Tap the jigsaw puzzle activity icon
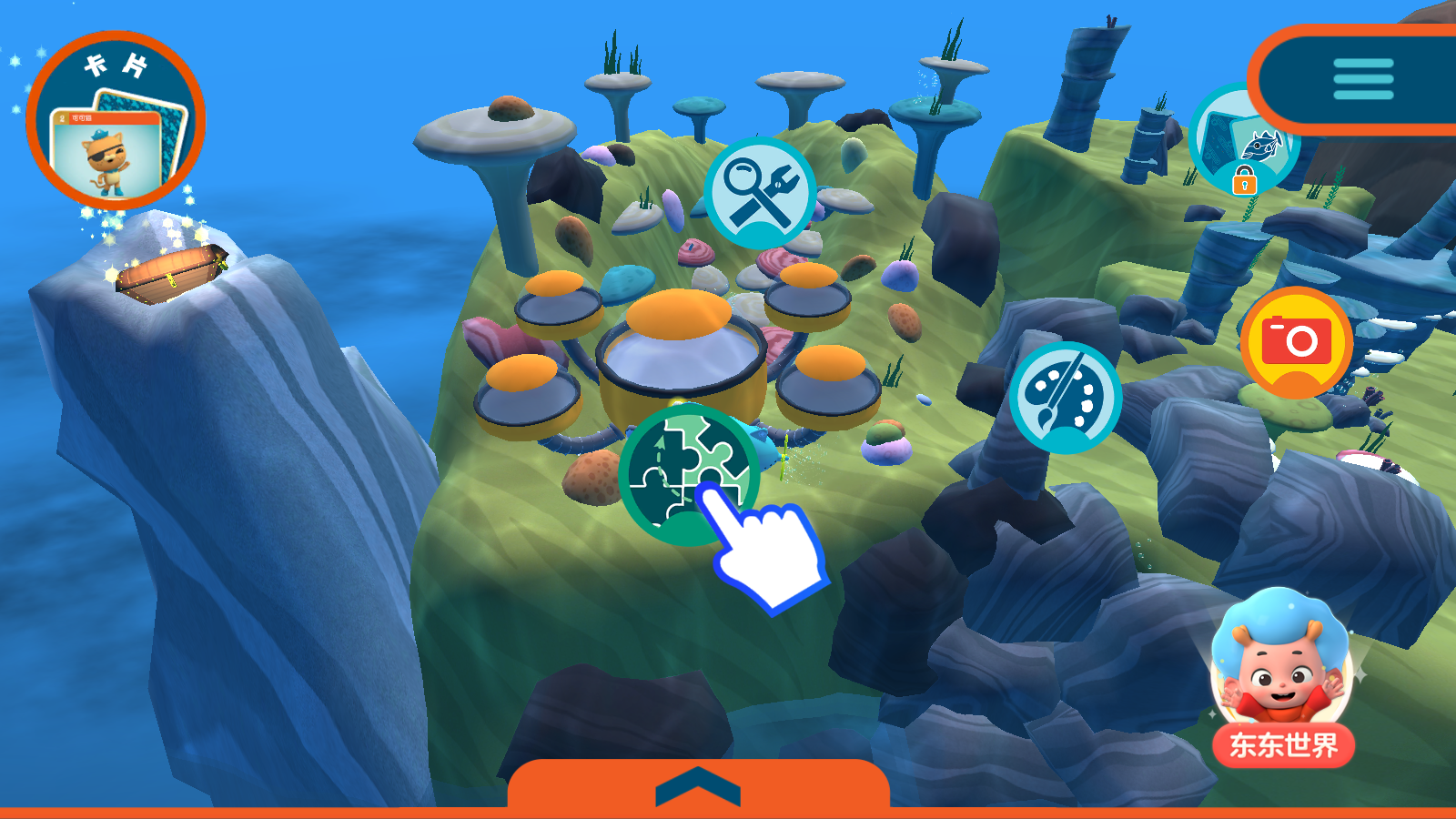The image size is (1456, 819). coord(689,473)
